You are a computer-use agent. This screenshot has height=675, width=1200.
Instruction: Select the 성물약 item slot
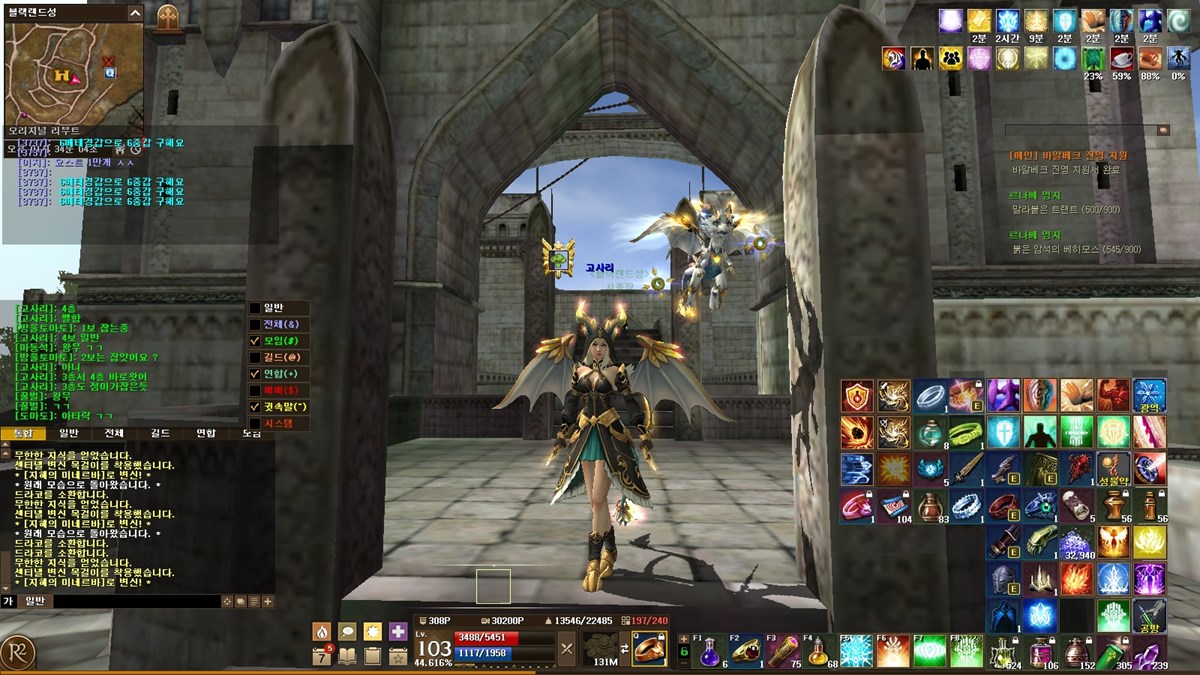1114,468
